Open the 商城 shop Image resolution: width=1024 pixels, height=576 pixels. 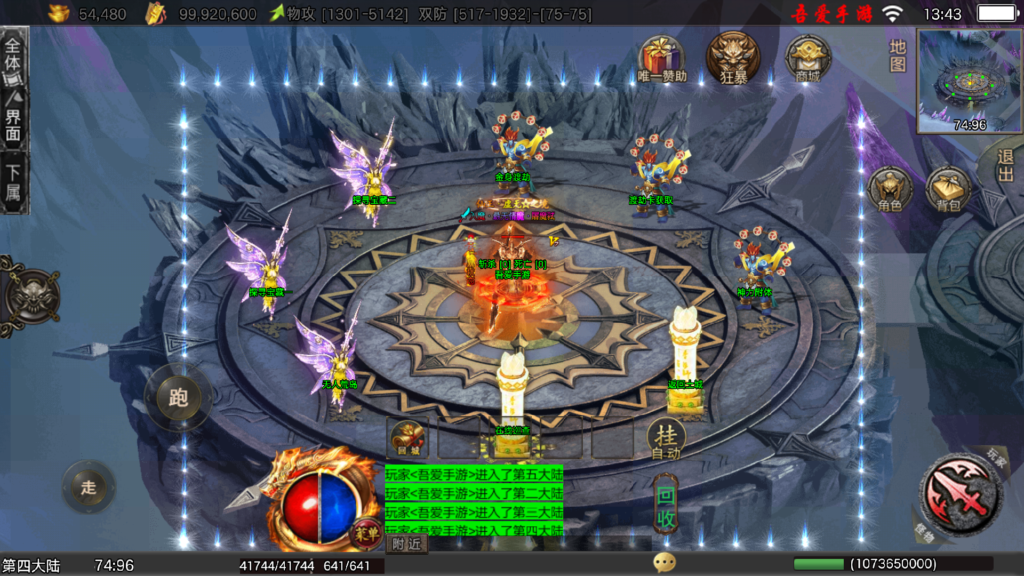[807, 58]
